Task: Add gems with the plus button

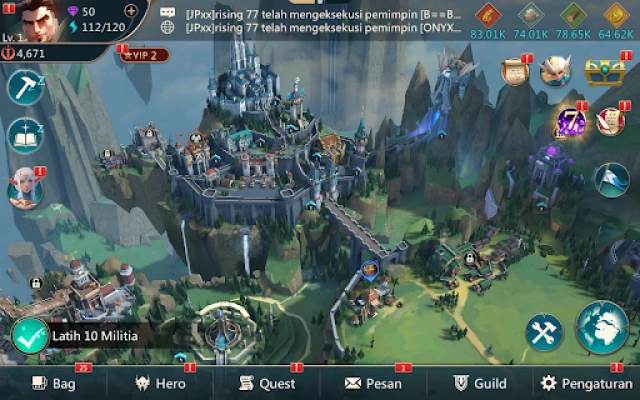Action: [131, 11]
